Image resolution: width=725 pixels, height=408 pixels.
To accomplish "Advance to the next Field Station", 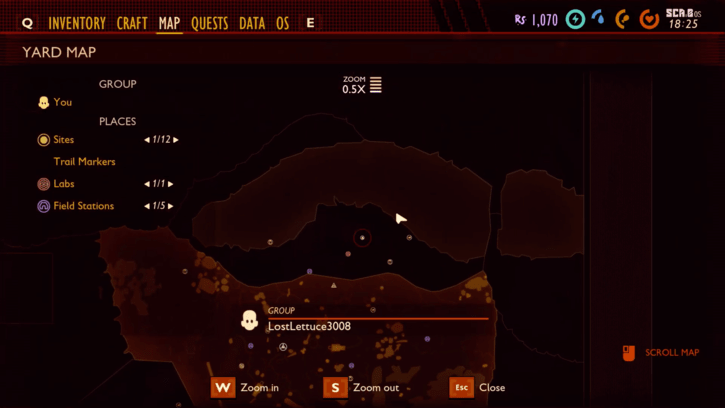I will click(x=171, y=206).
